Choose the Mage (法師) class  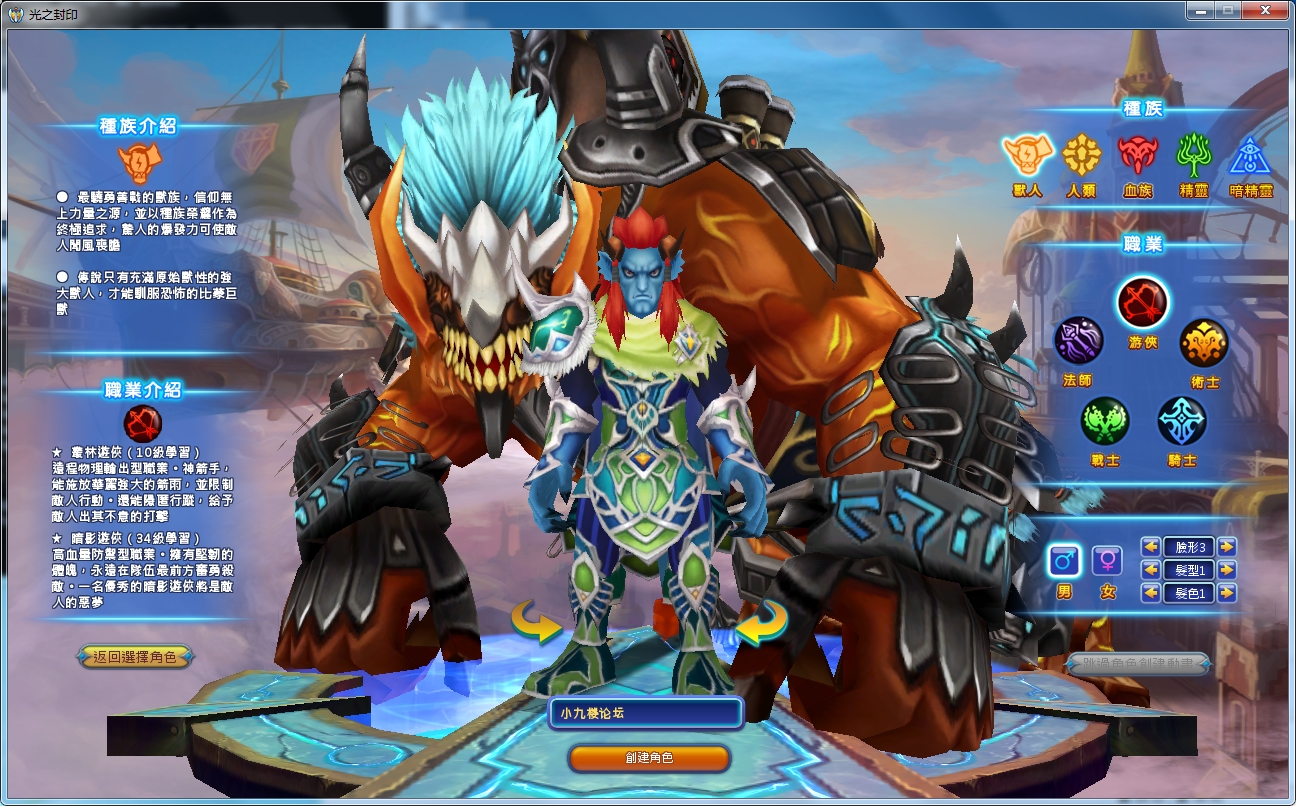pos(1078,342)
